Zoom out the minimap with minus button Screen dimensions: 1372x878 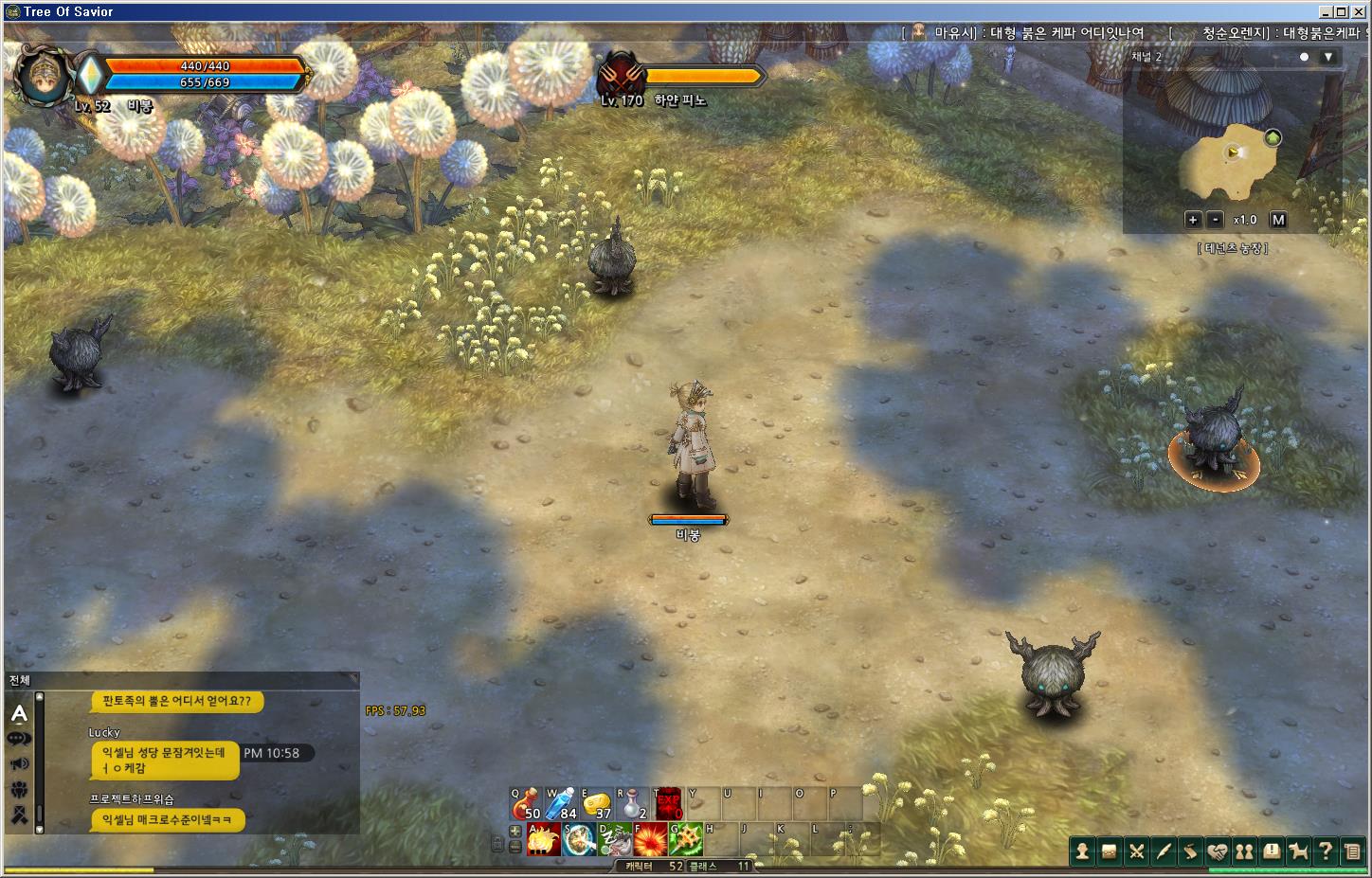pos(1216,220)
